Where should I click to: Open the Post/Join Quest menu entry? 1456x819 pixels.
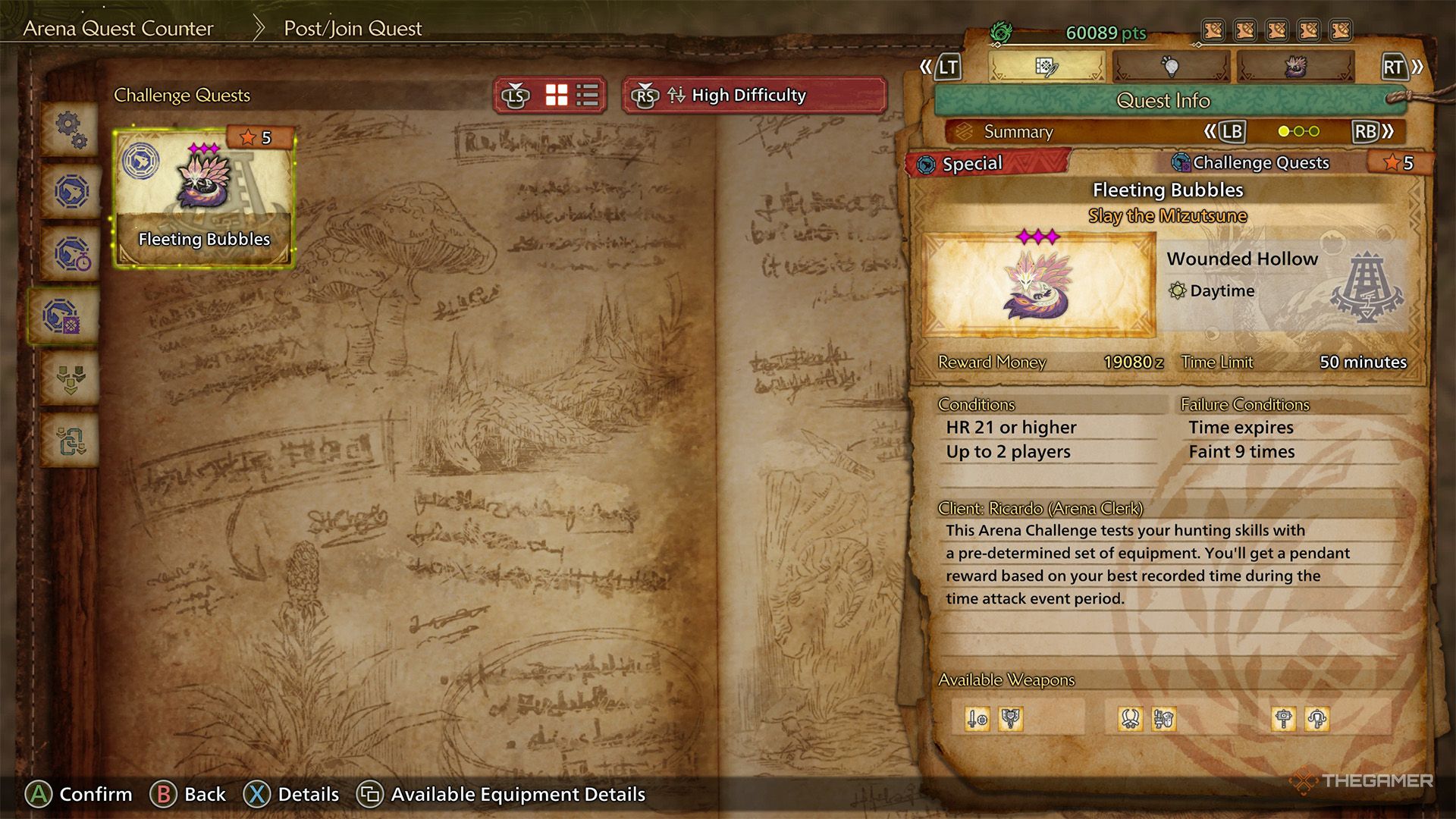pos(352,29)
